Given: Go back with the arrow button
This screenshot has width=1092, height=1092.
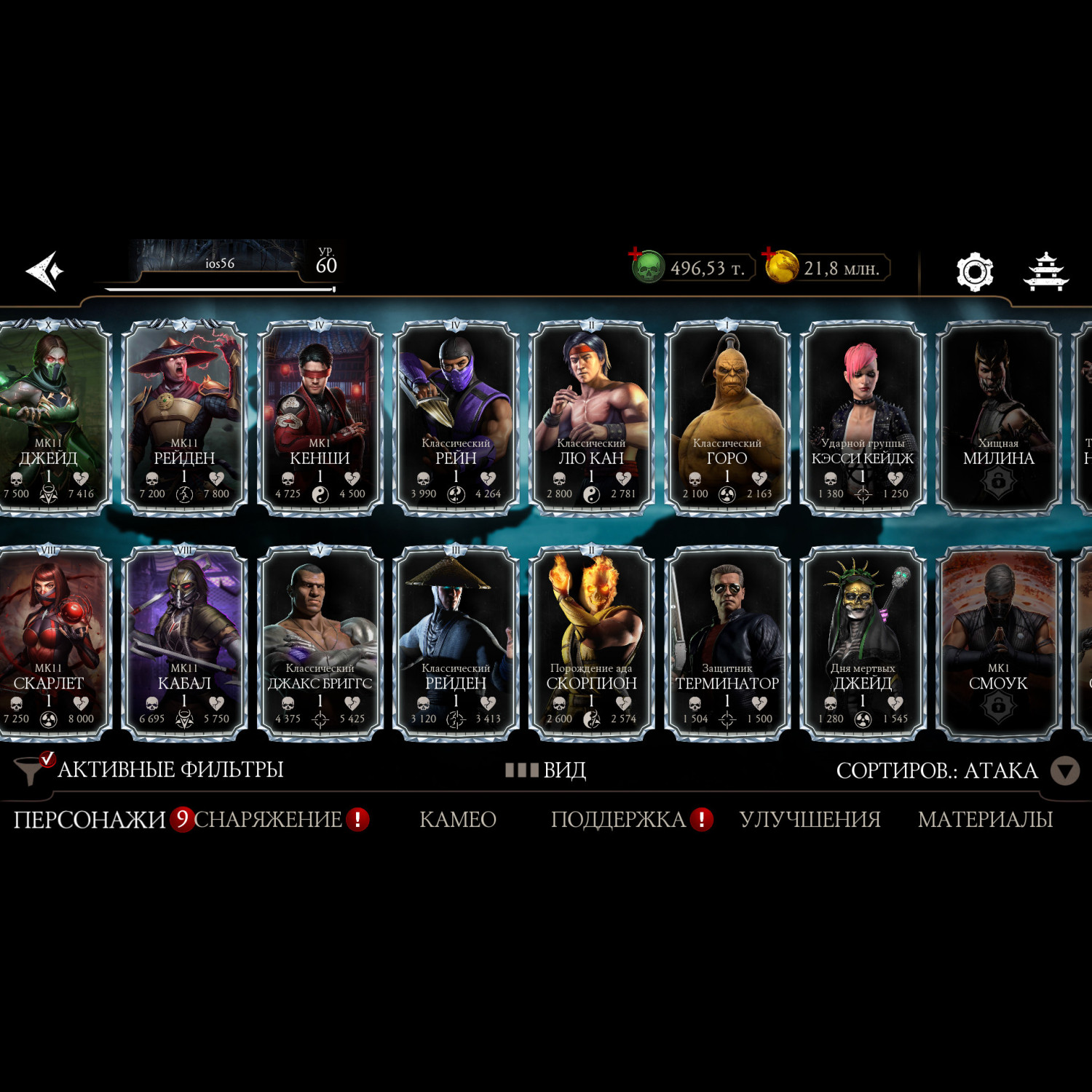Looking at the screenshot, I should point(45,271).
